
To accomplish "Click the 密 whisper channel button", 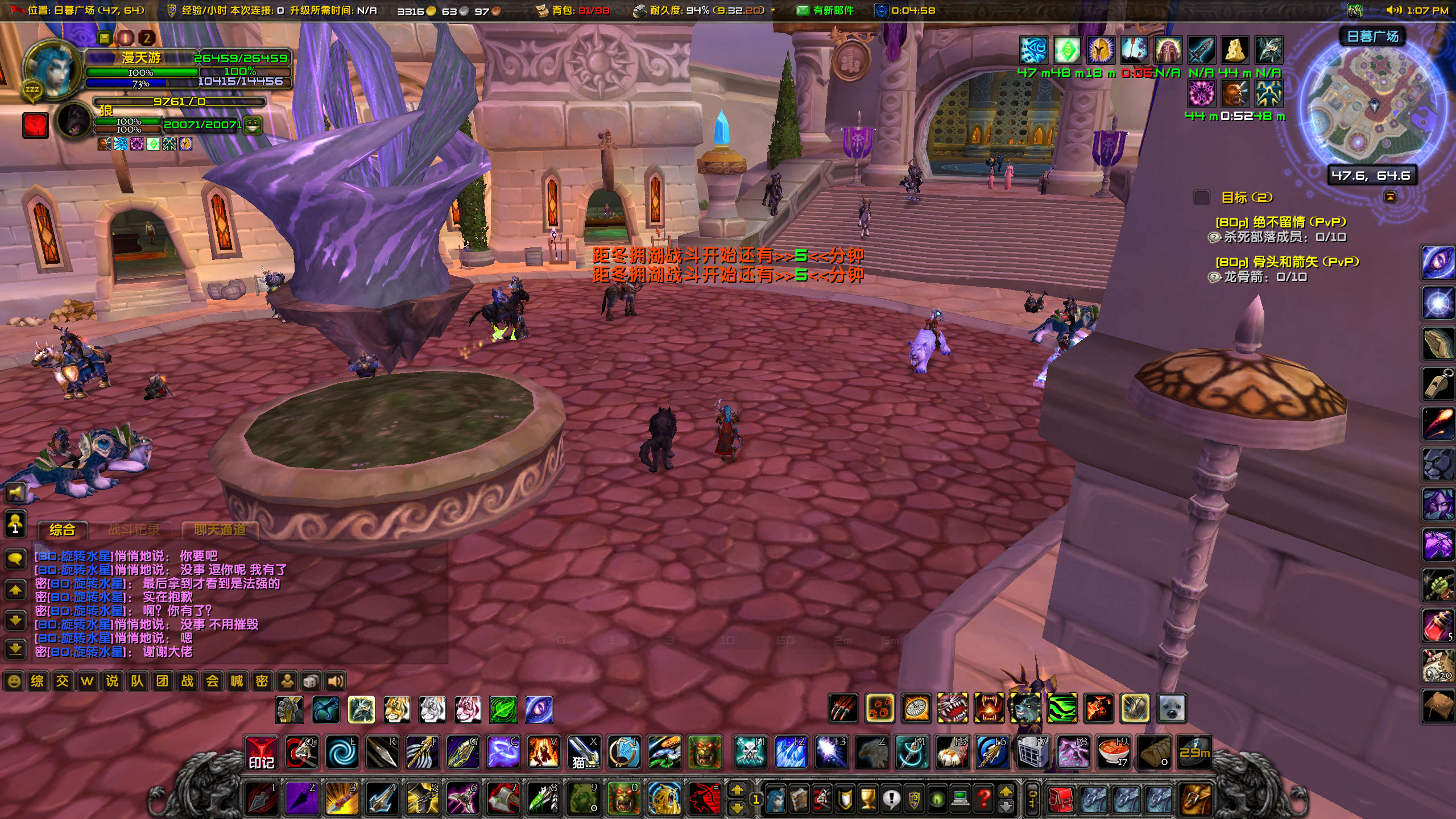I will tap(263, 681).
